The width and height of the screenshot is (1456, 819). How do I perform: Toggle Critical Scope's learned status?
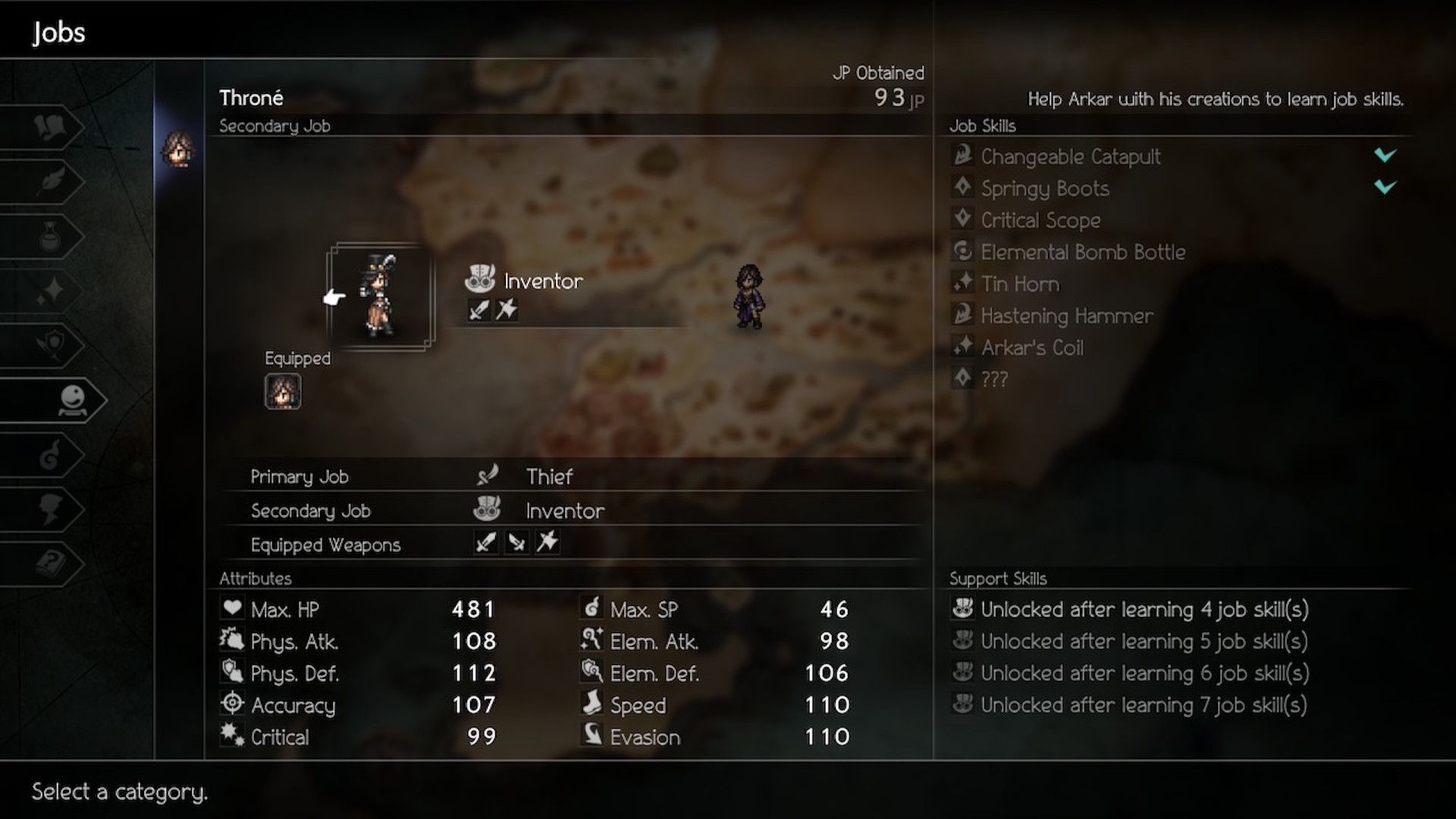[x=1040, y=220]
